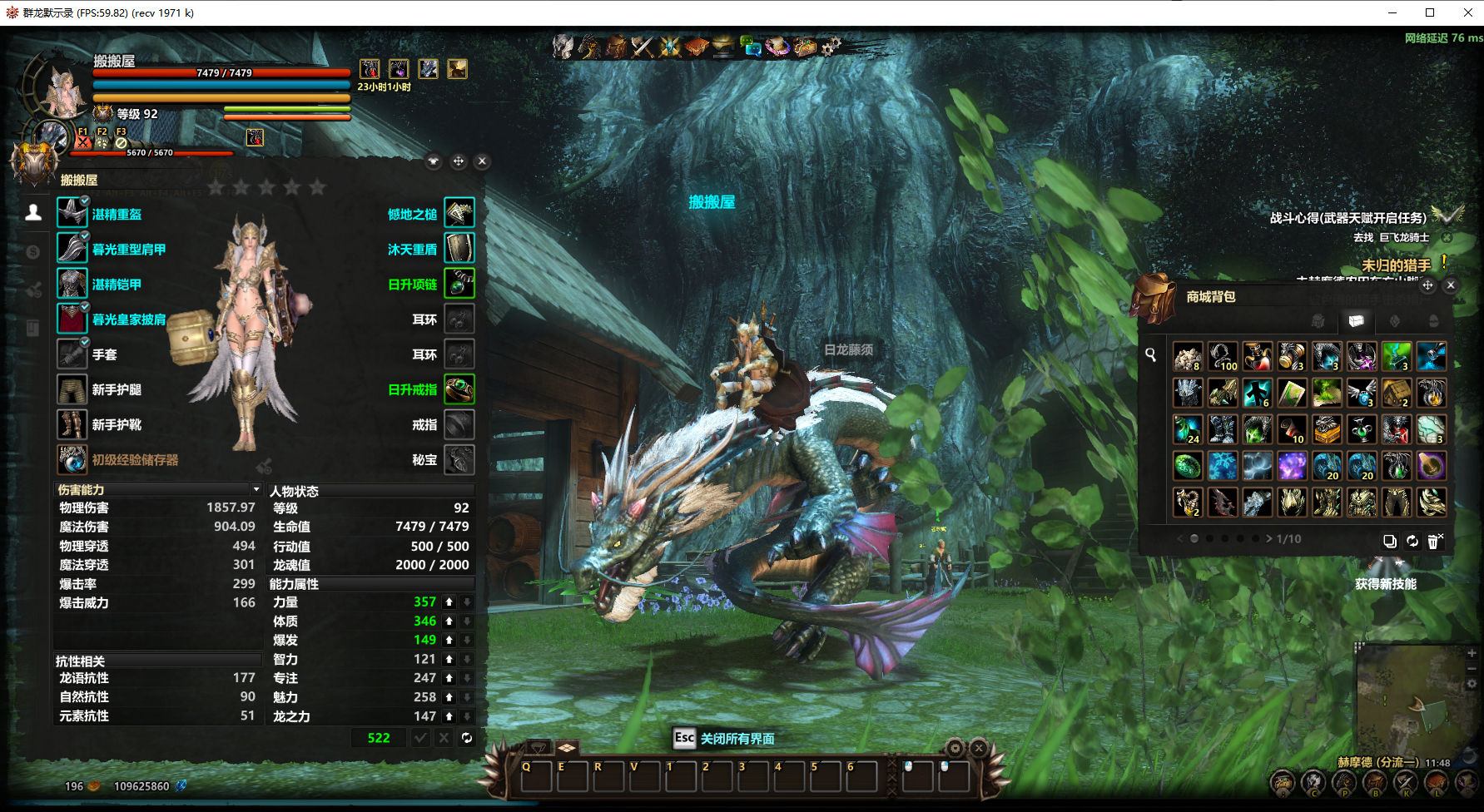Image resolution: width=1484 pixels, height=812 pixels.
Task: Raise the 智力 attribute by one point
Action: click(x=449, y=659)
